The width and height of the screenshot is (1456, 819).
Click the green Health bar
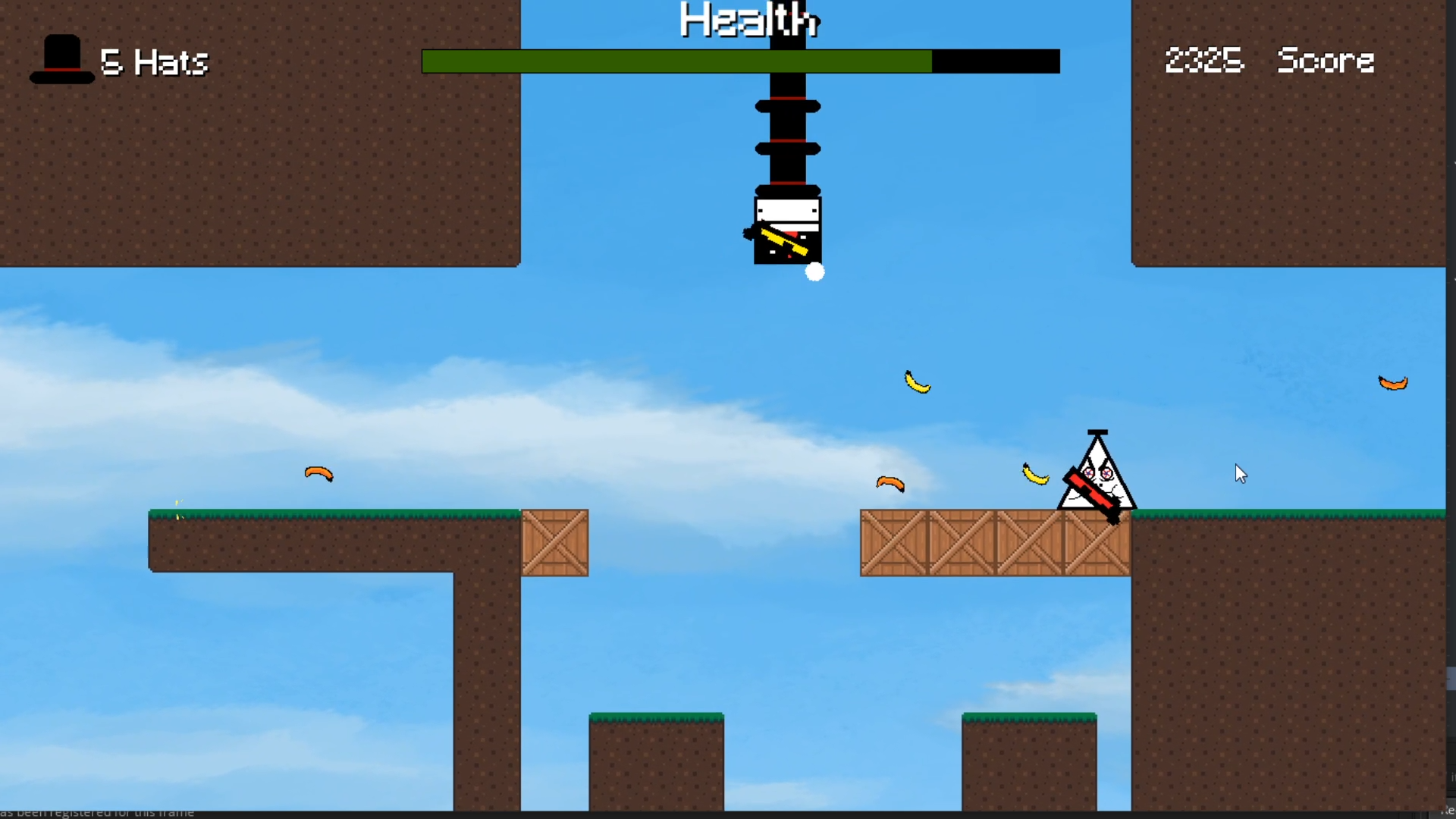coord(675,61)
